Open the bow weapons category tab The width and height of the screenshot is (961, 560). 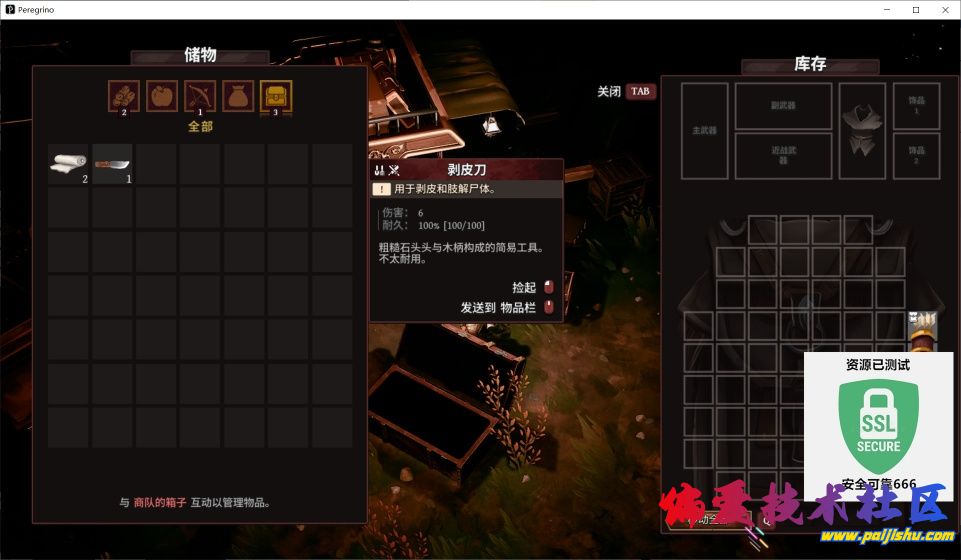(x=200, y=96)
